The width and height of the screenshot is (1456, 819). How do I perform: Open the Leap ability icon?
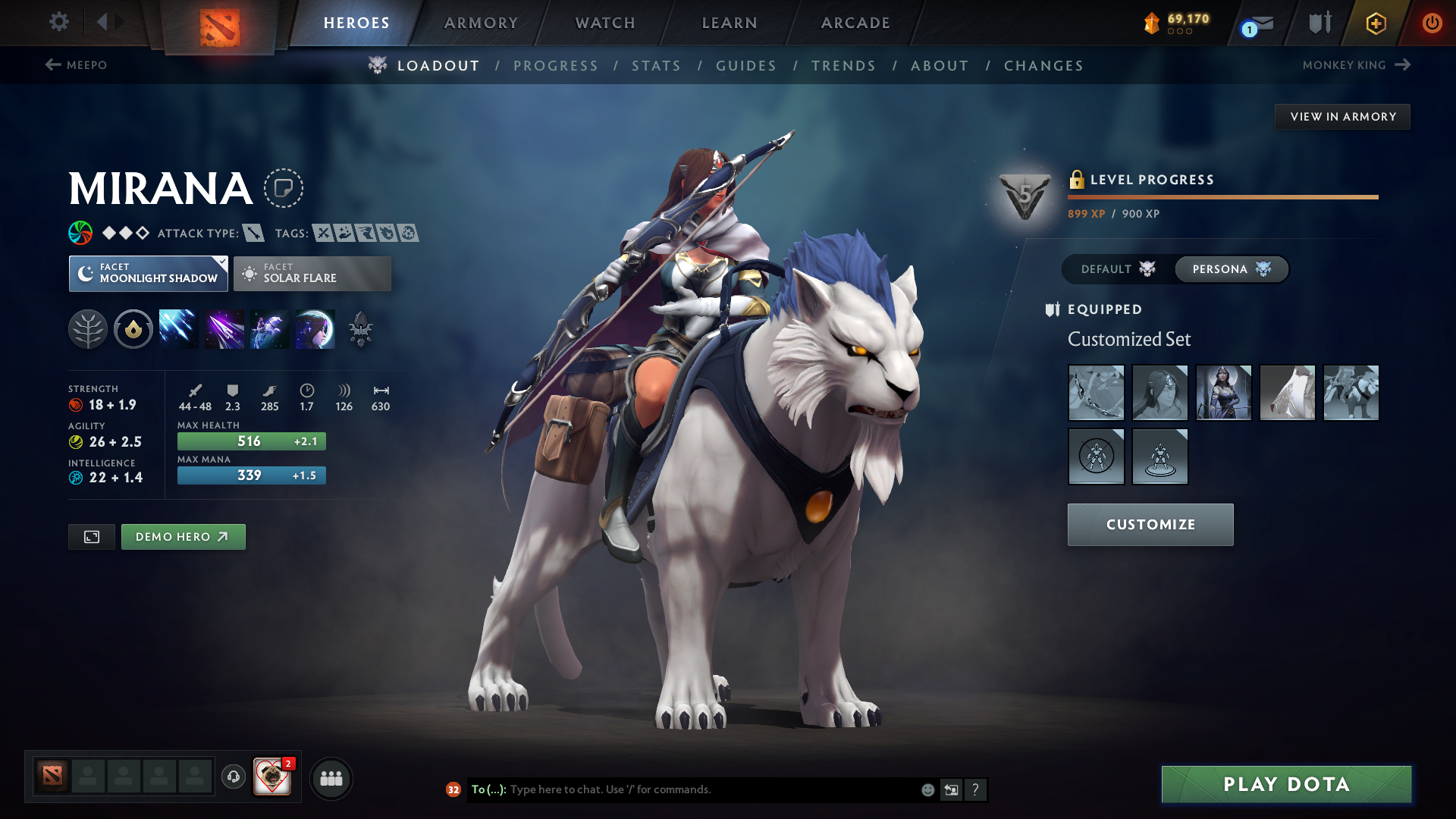(x=269, y=328)
